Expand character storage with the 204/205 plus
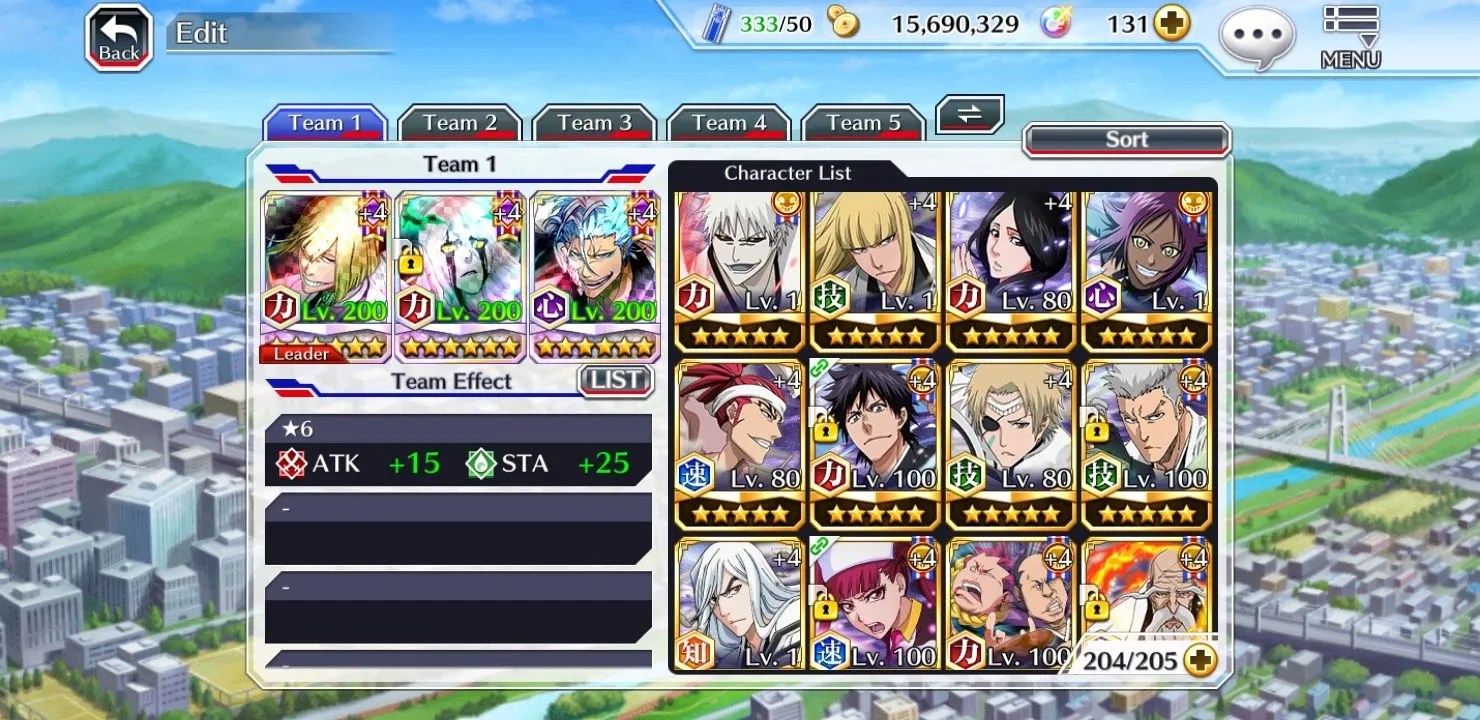 (1199, 659)
